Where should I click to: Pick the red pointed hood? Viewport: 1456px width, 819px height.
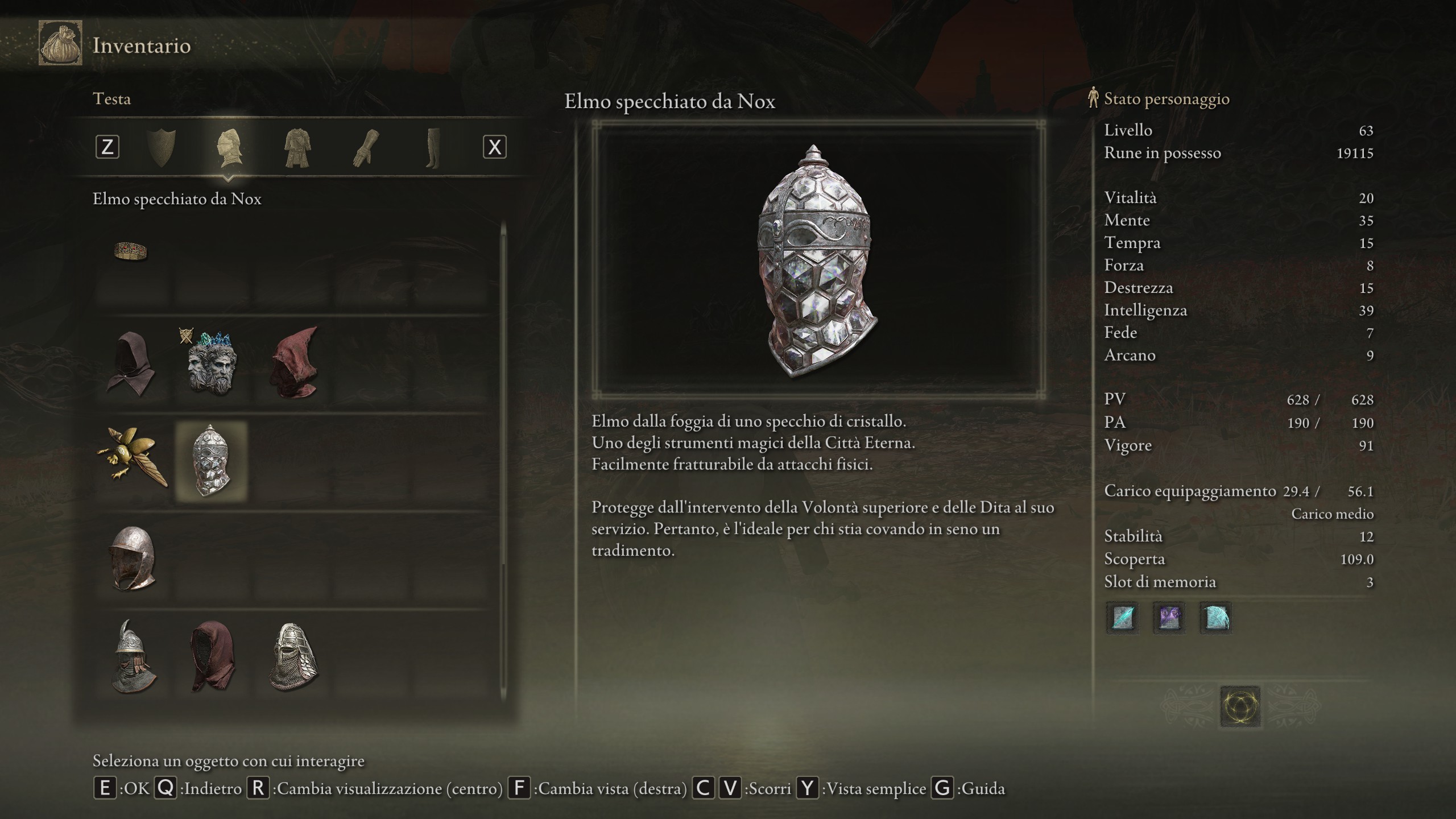point(293,364)
